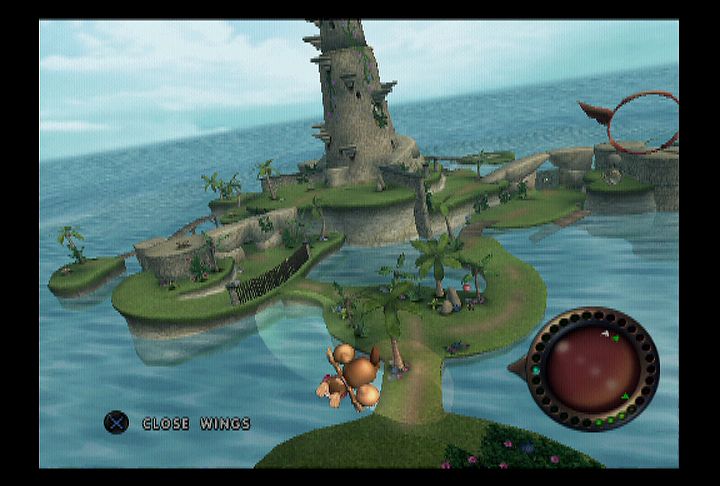Click the circular radar minimap
This screenshot has width=720, height=486.
point(592,369)
